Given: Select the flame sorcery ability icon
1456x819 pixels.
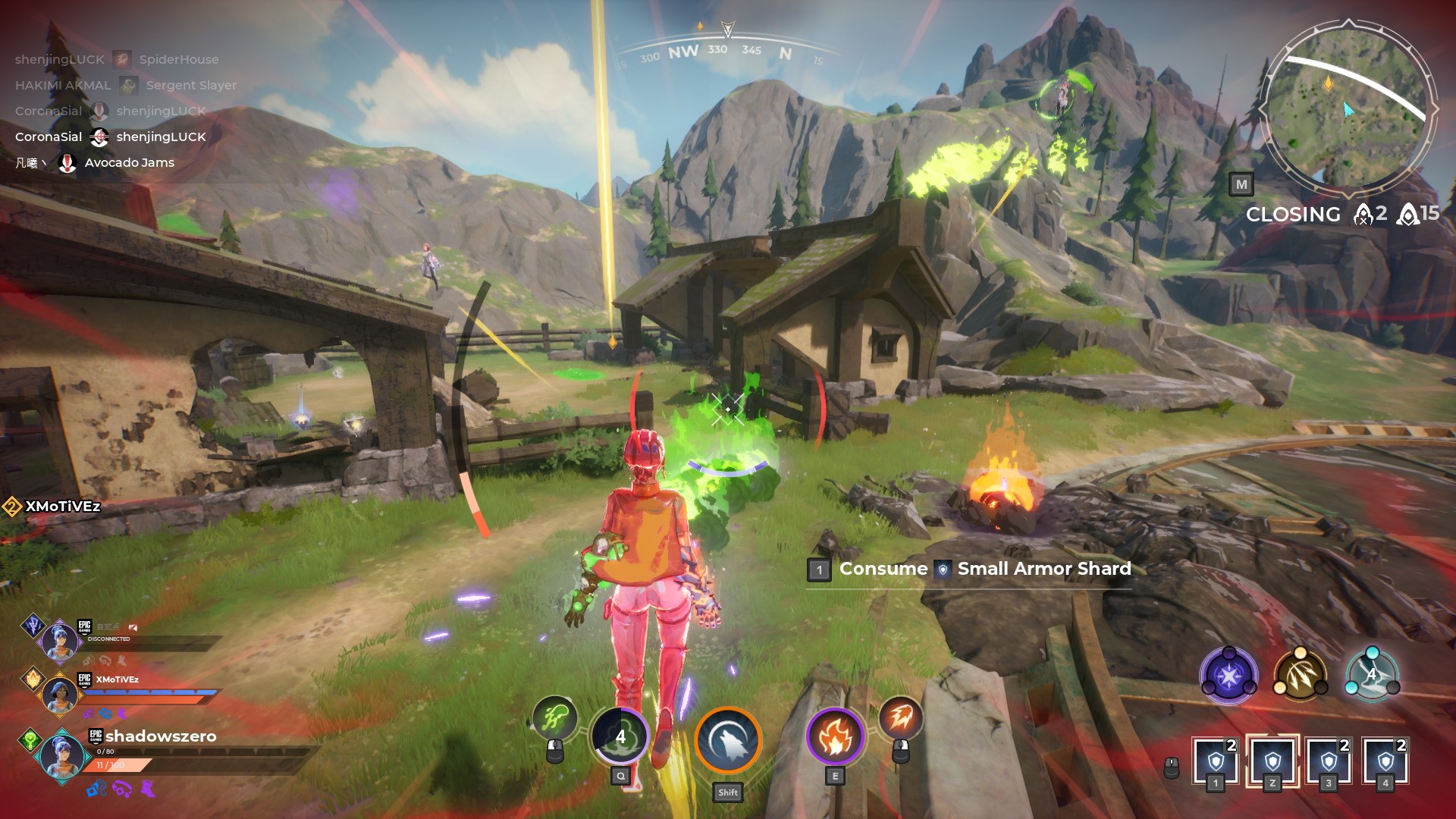Looking at the screenshot, I should point(834,737).
